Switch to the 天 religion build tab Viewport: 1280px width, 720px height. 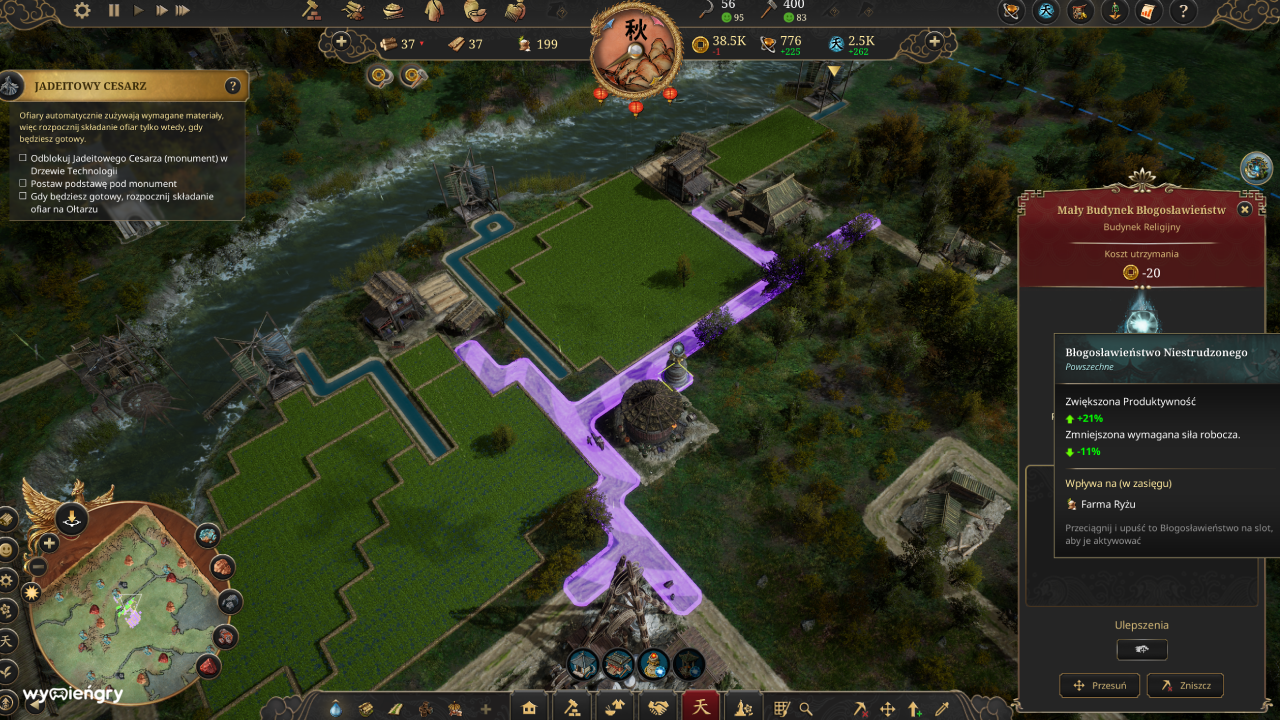[x=700, y=707]
